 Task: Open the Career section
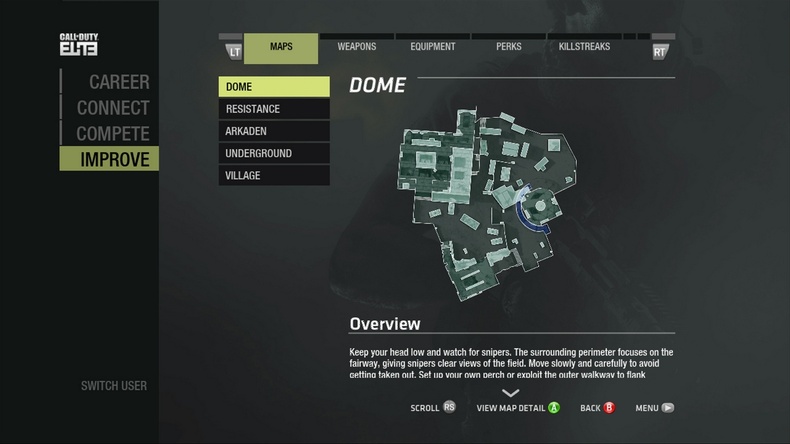pyautogui.click(x=118, y=82)
